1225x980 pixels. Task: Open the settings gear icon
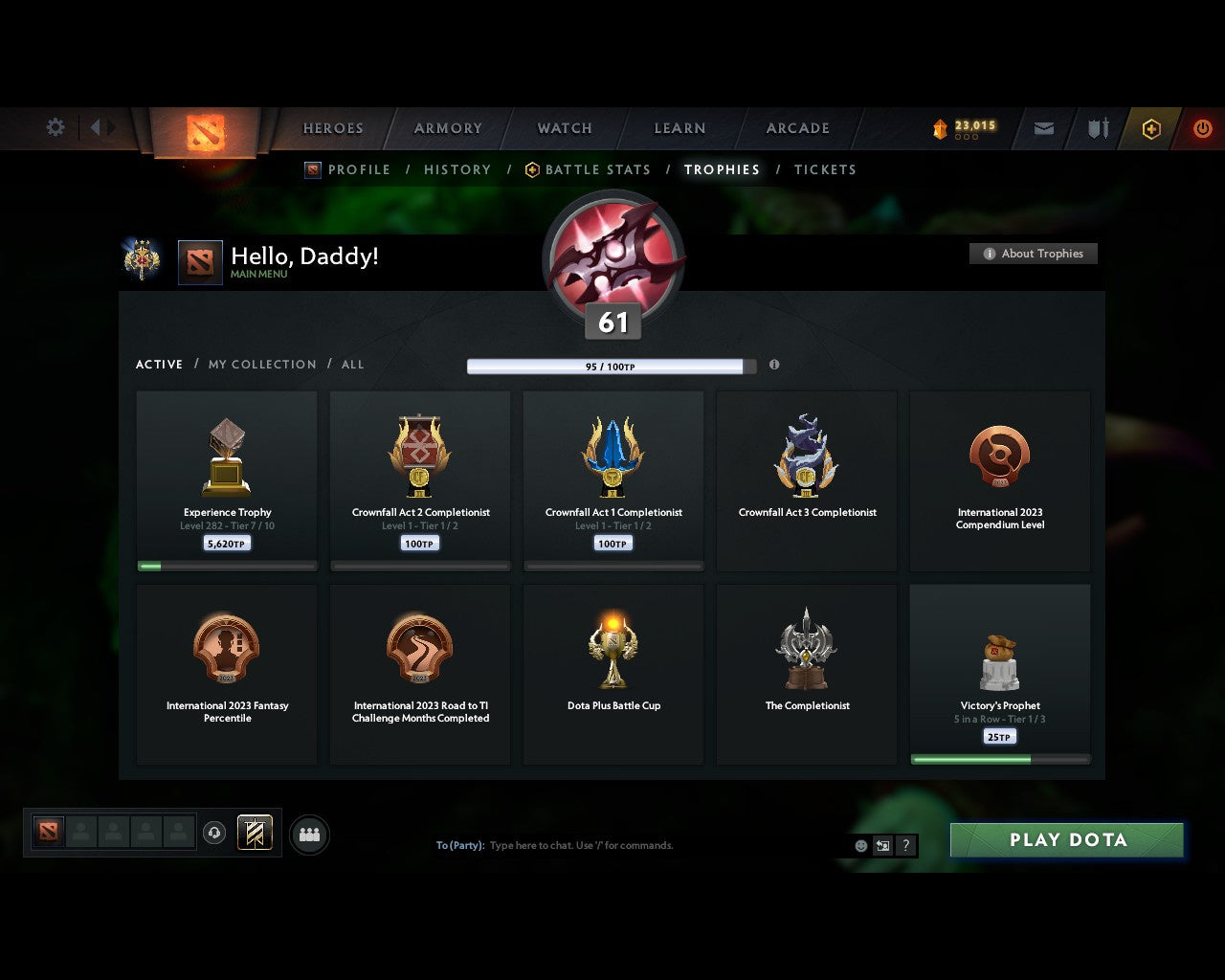[x=55, y=127]
